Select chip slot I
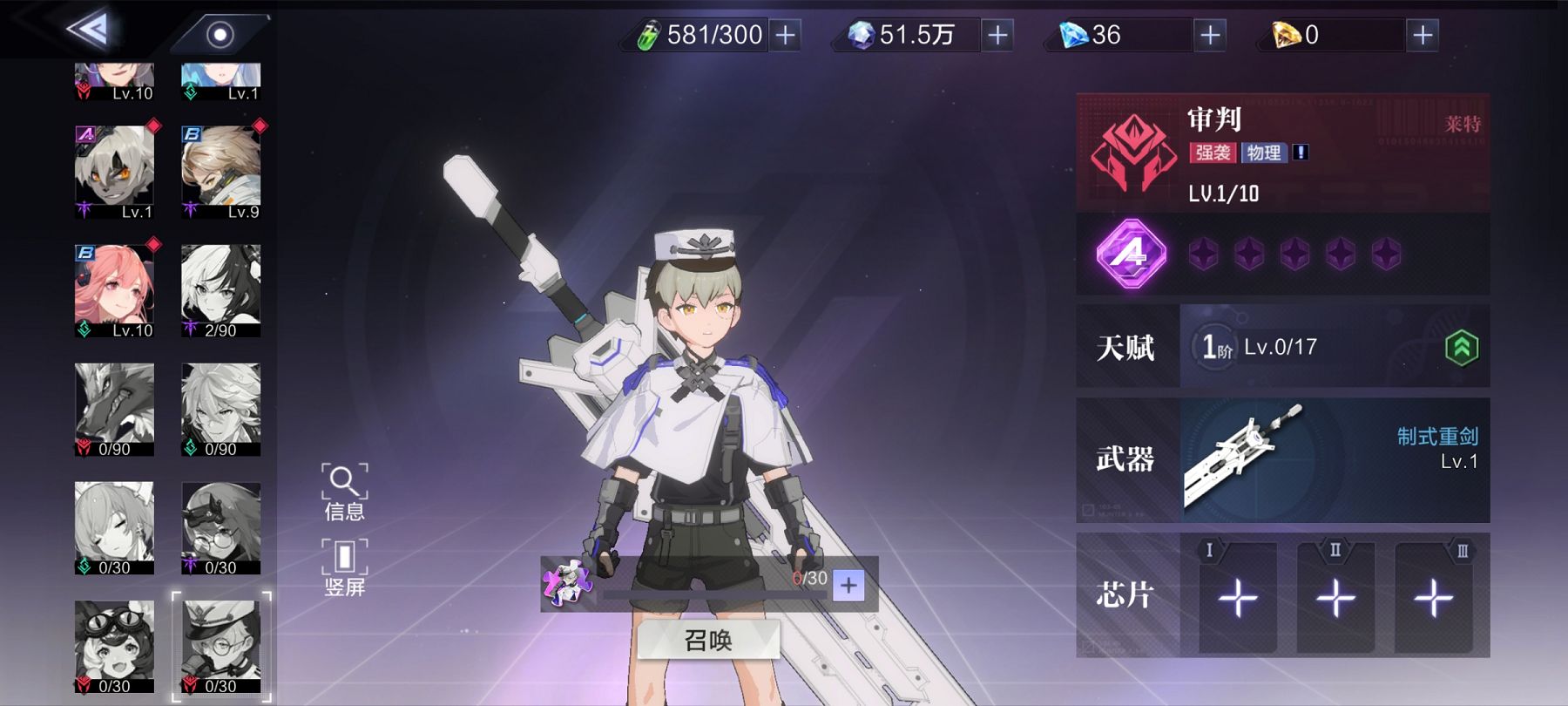Screen dimensions: 1568x706 coord(1237,598)
